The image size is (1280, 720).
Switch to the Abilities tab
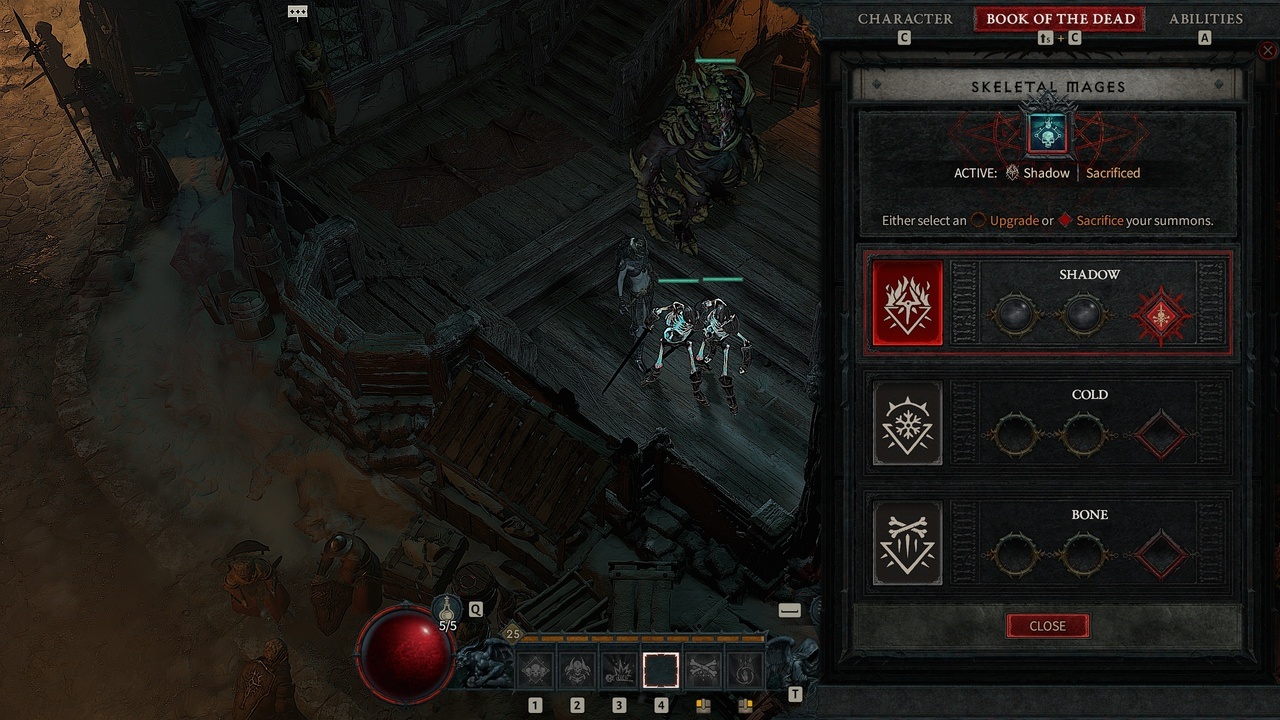click(x=1205, y=18)
